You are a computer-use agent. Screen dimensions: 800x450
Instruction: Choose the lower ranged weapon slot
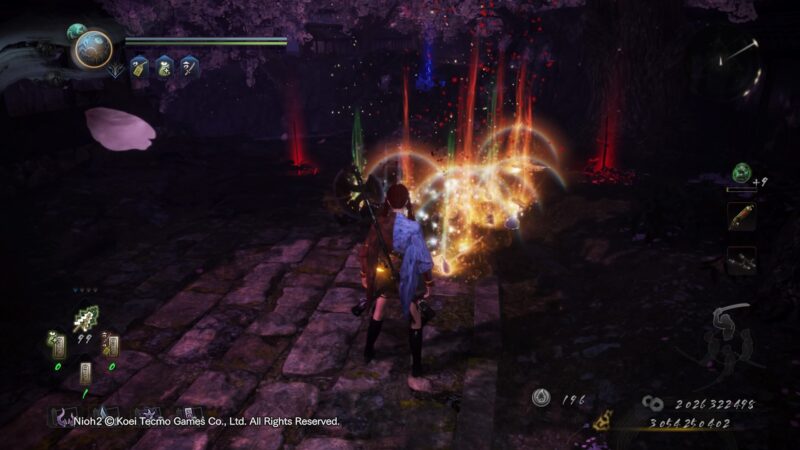click(x=741, y=260)
